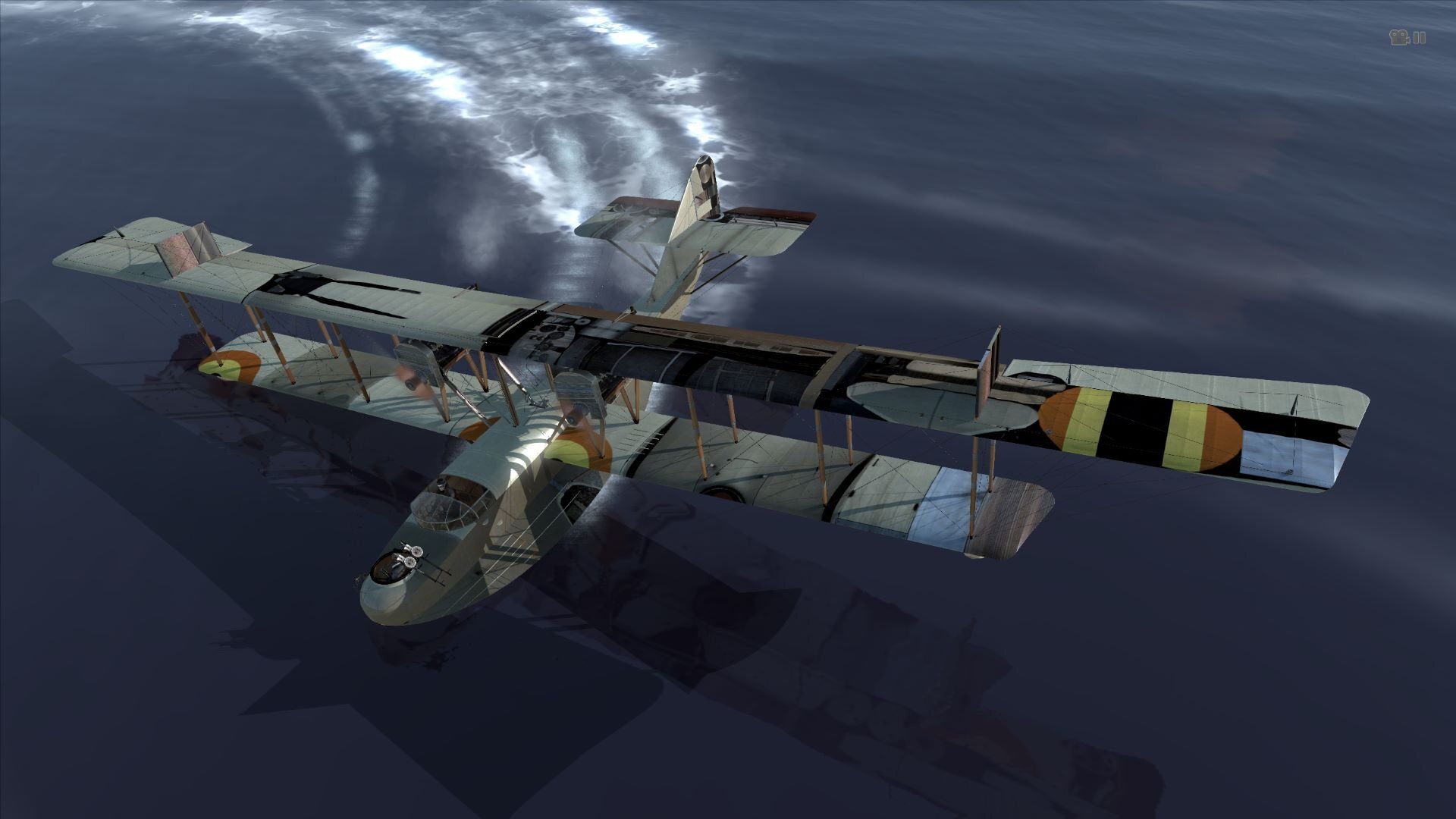This screenshot has width=1456, height=819.
Task: Click the camera pause indicator icon
Action: click(x=1407, y=38)
